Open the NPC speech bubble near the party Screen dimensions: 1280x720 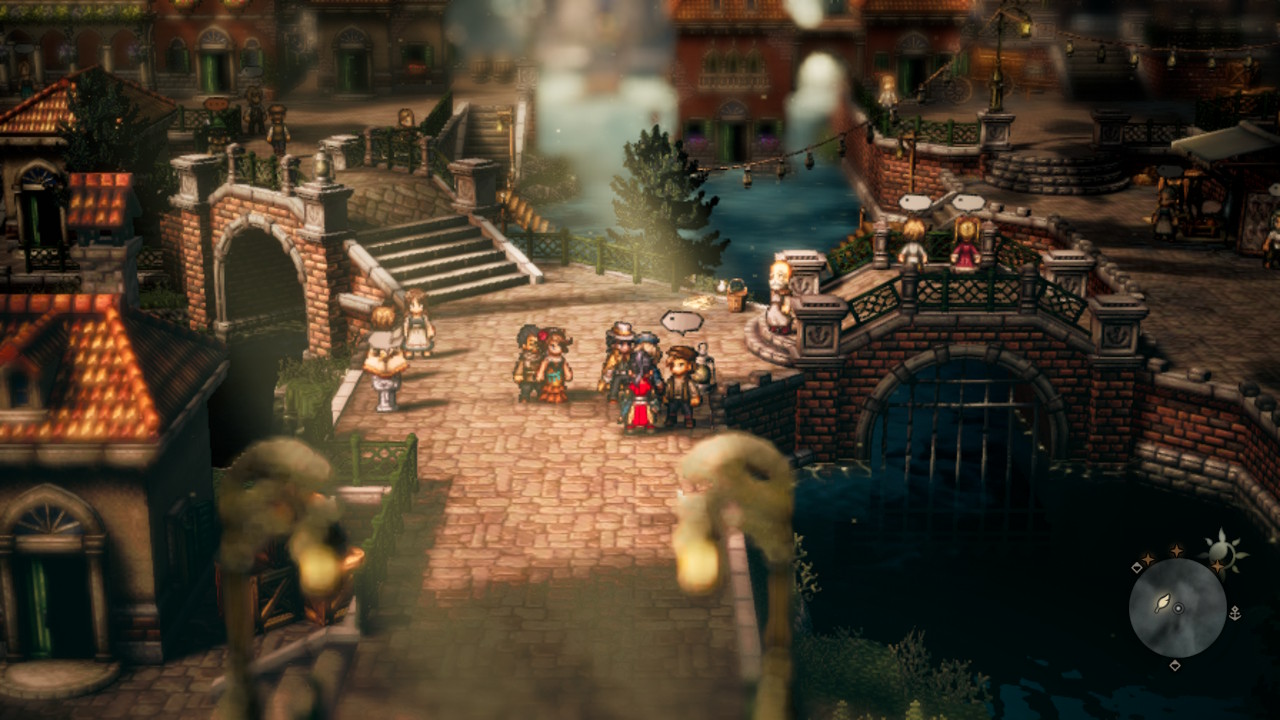click(682, 322)
